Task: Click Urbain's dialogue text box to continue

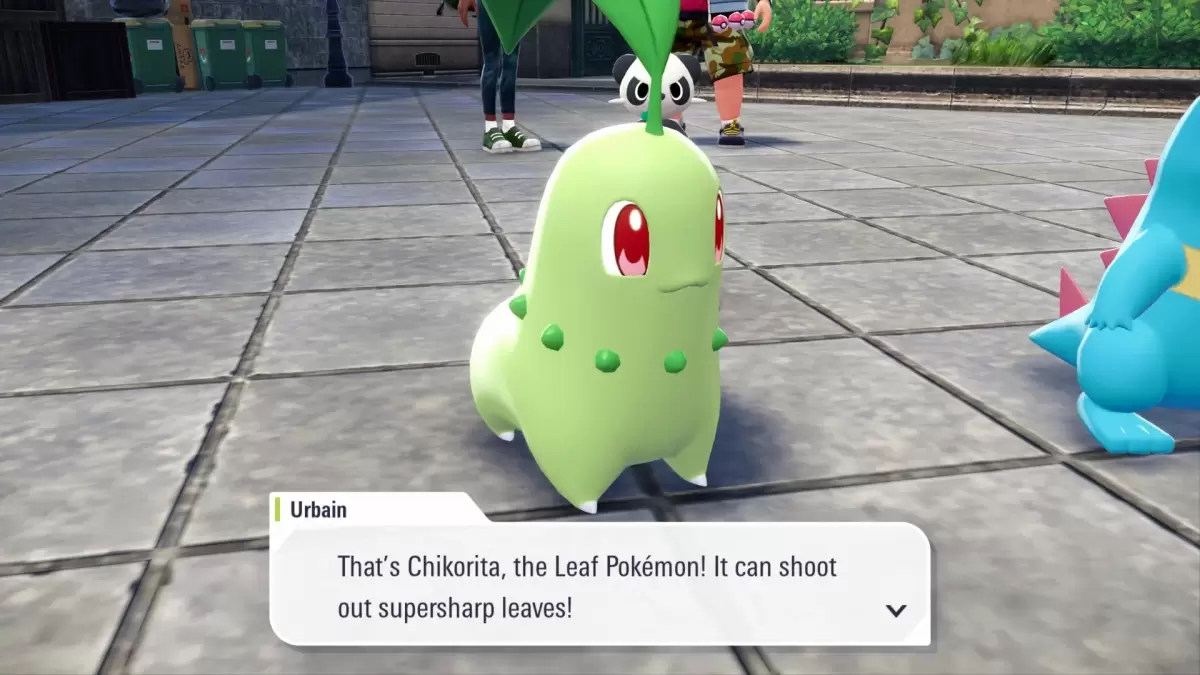Action: [x=600, y=586]
